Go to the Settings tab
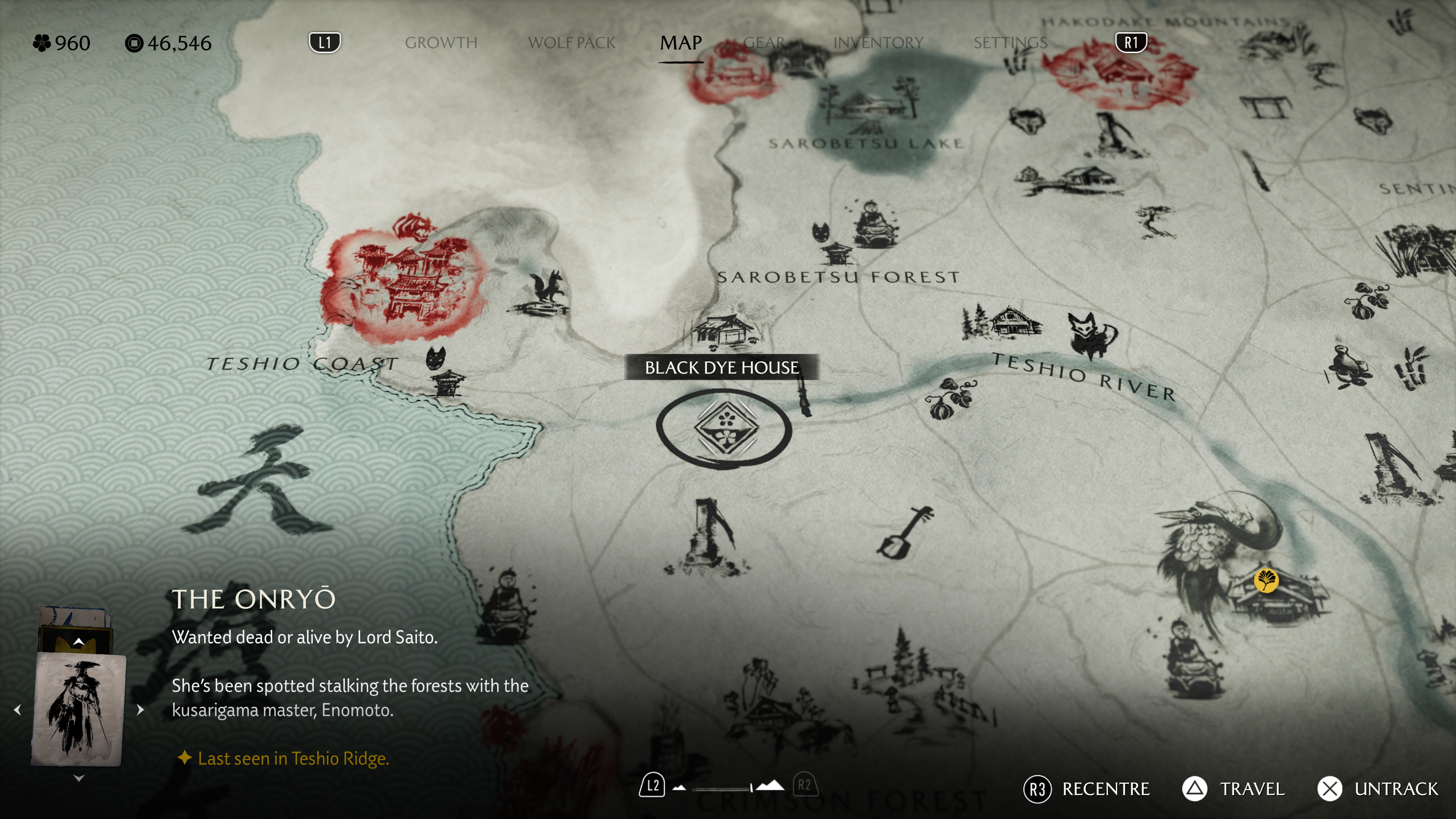Screen dimensions: 1456x819 point(1010,43)
